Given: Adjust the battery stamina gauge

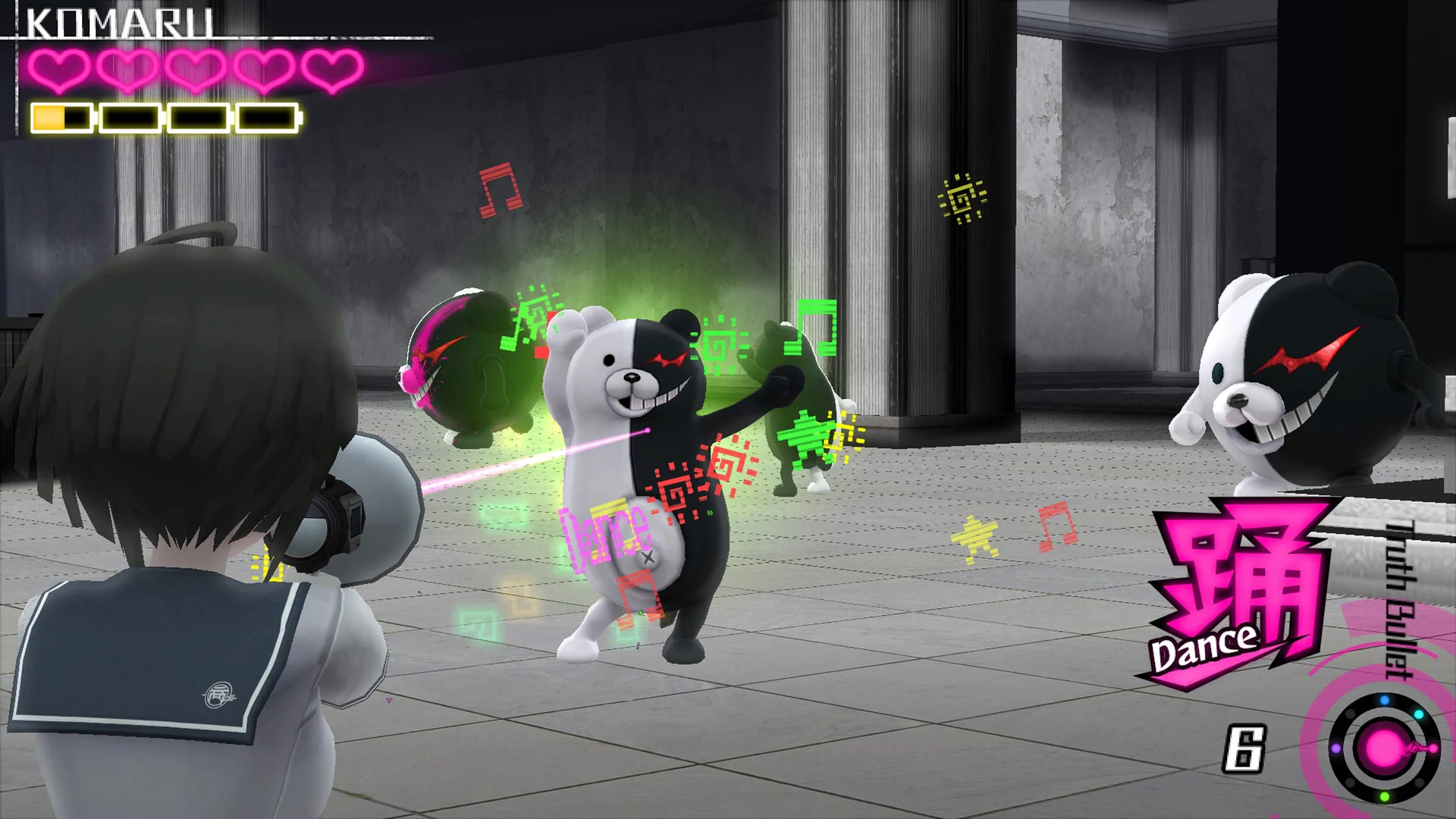Looking at the screenshot, I should 163,116.
